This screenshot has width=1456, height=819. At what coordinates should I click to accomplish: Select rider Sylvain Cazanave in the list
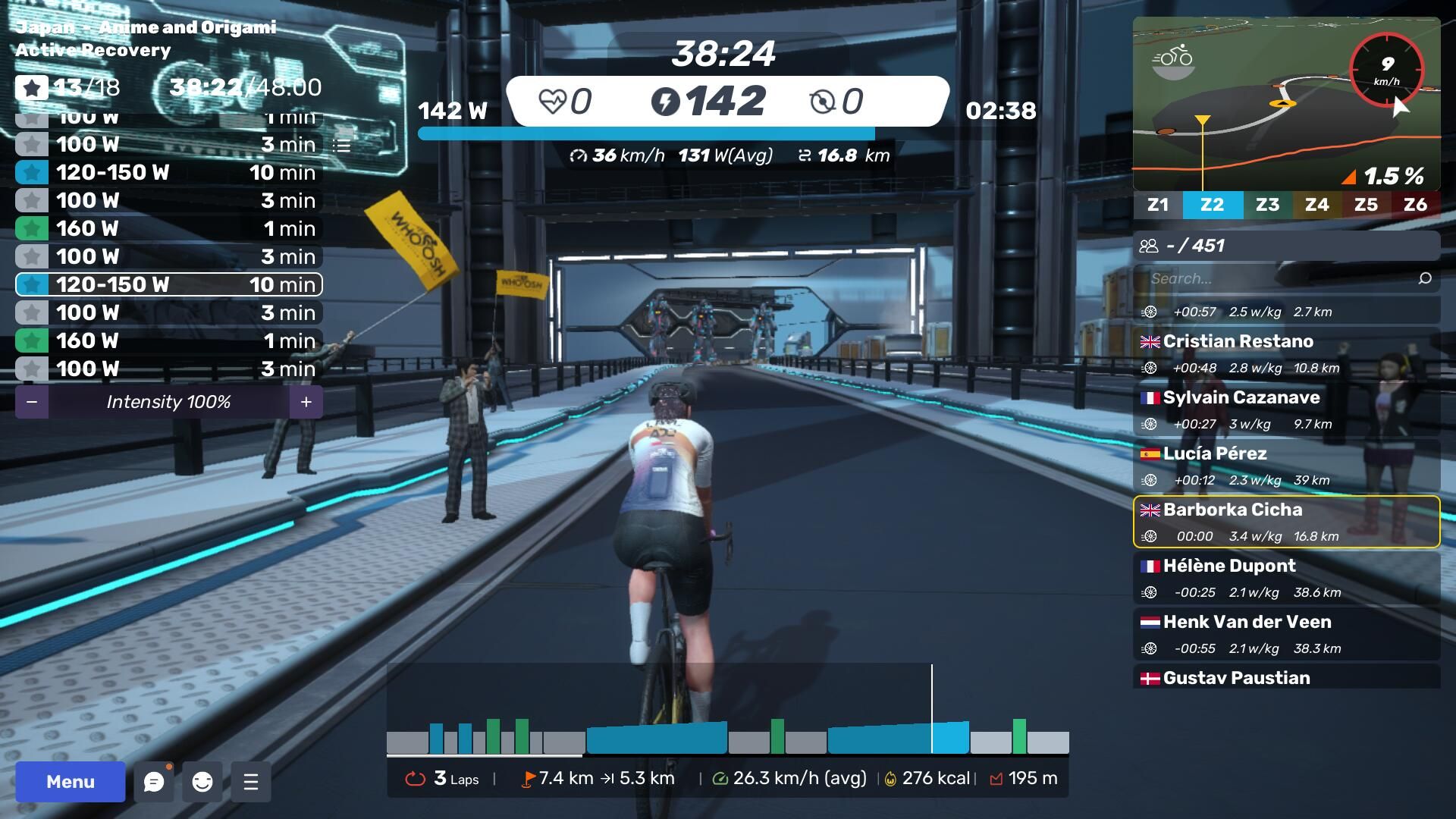pyautogui.click(x=1286, y=409)
